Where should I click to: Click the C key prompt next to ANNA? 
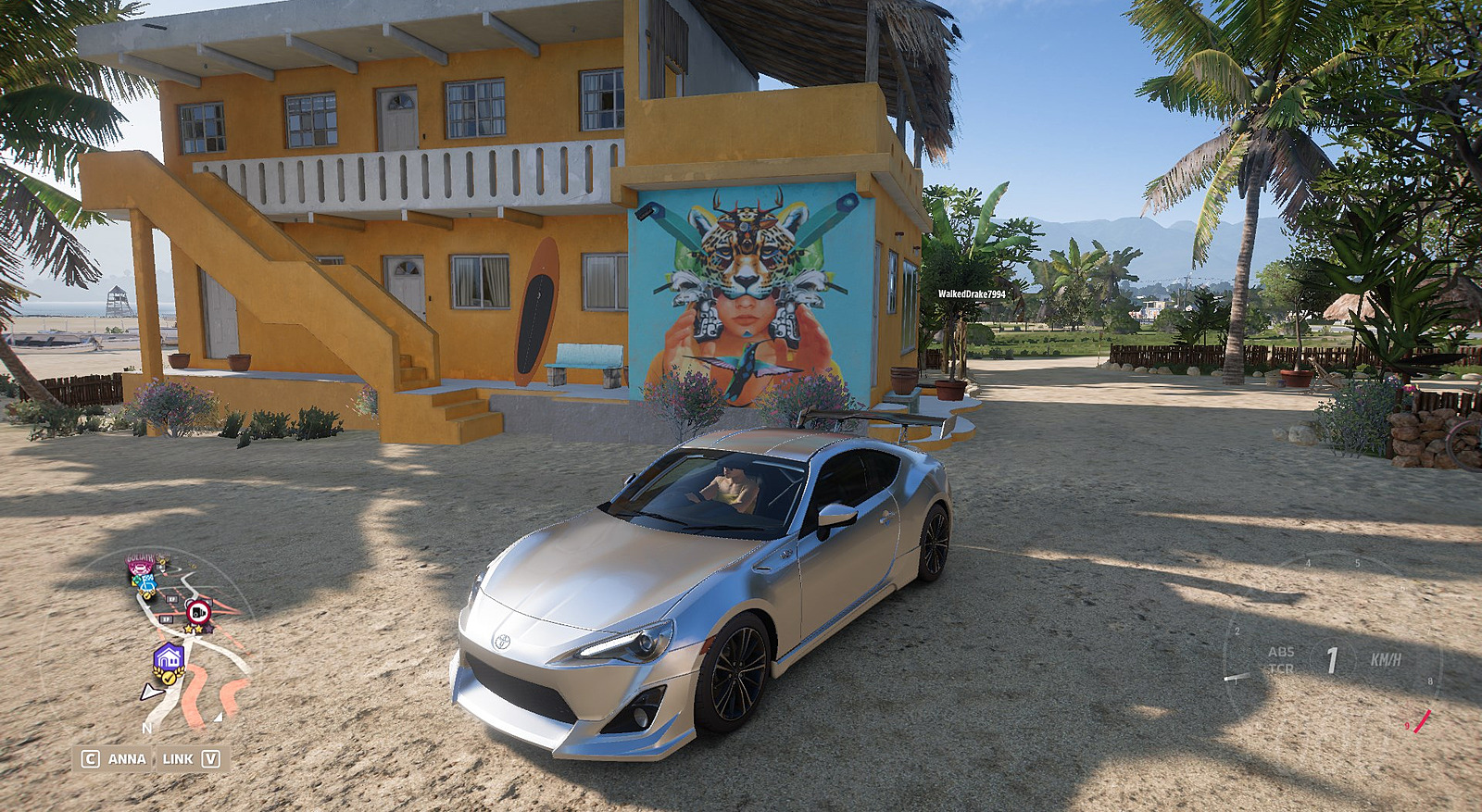click(91, 758)
